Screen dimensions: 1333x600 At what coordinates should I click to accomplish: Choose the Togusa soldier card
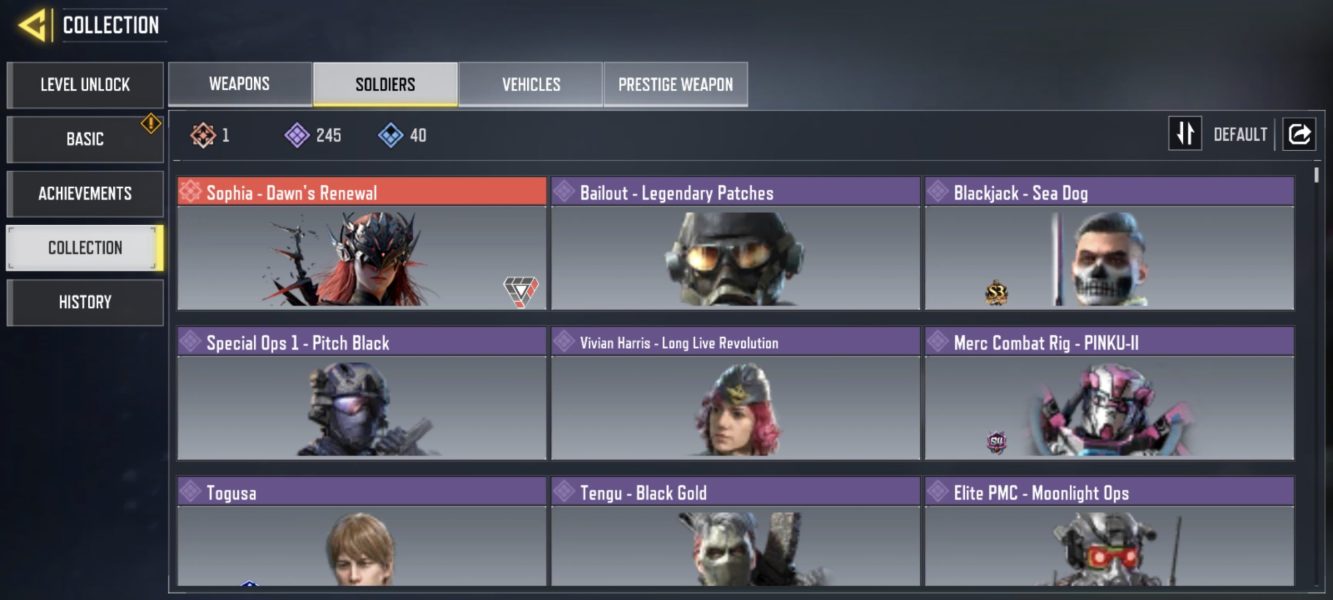click(x=362, y=532)
